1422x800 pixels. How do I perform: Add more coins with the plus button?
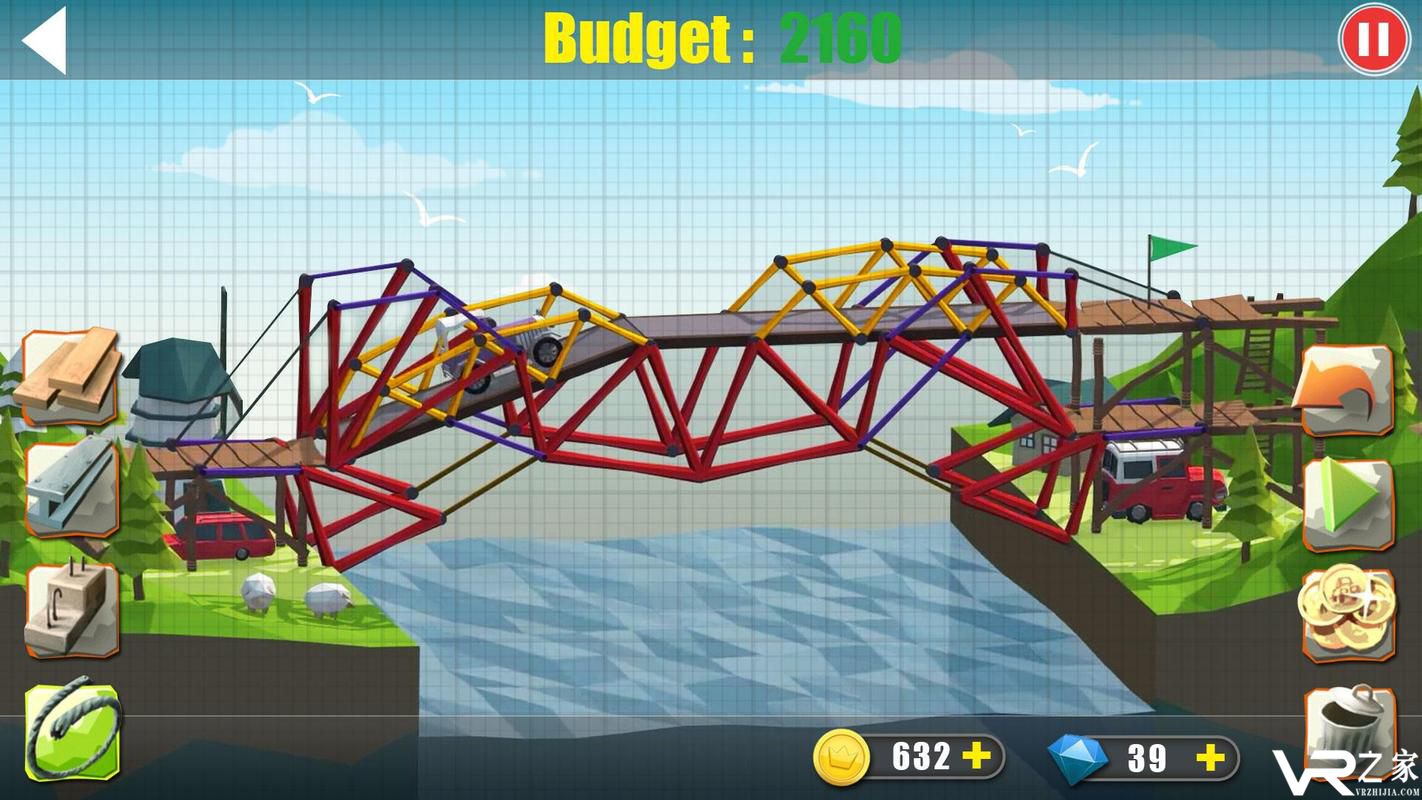[976, 757]
